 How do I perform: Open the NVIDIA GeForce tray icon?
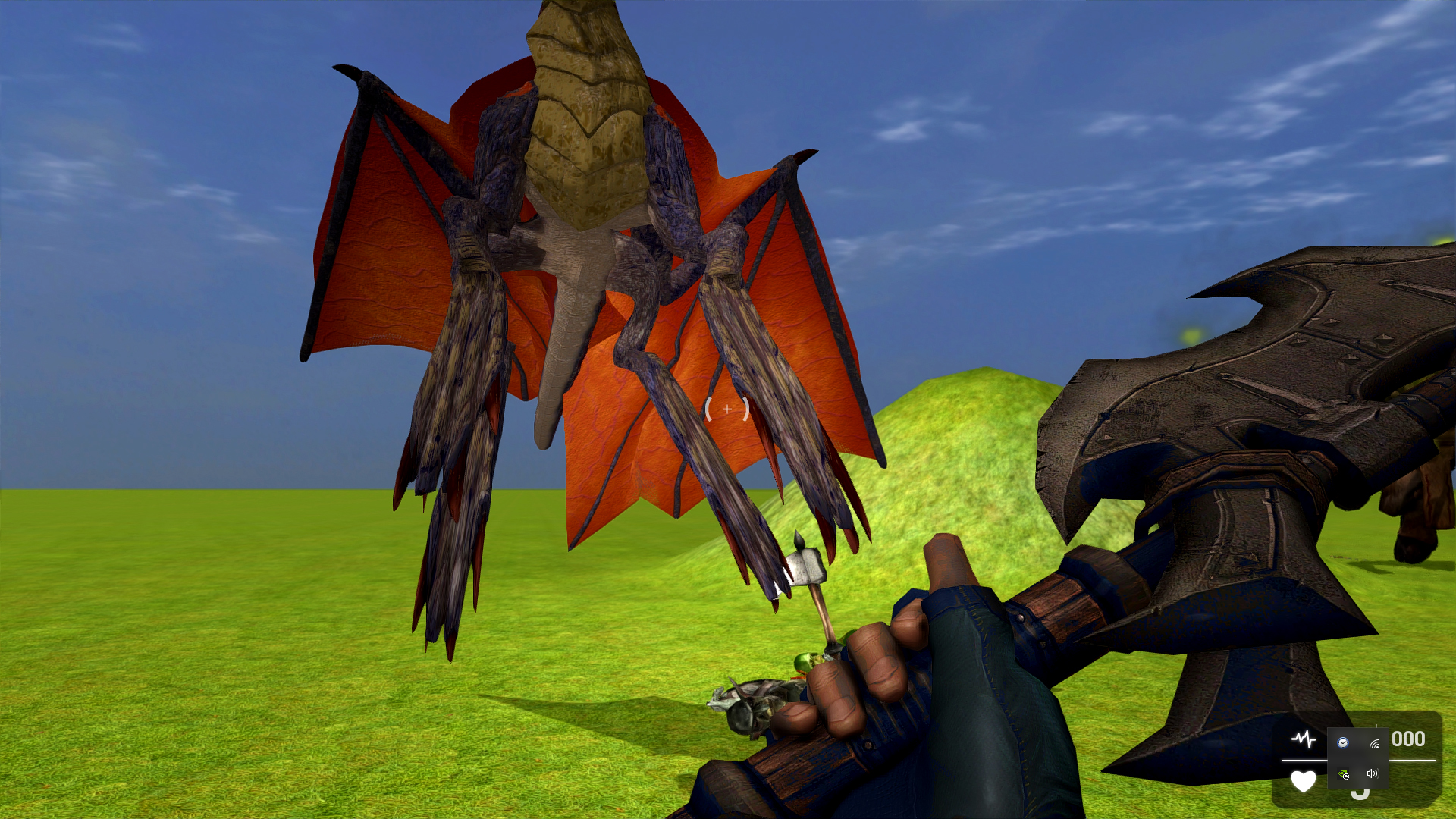coord(1343,776)
